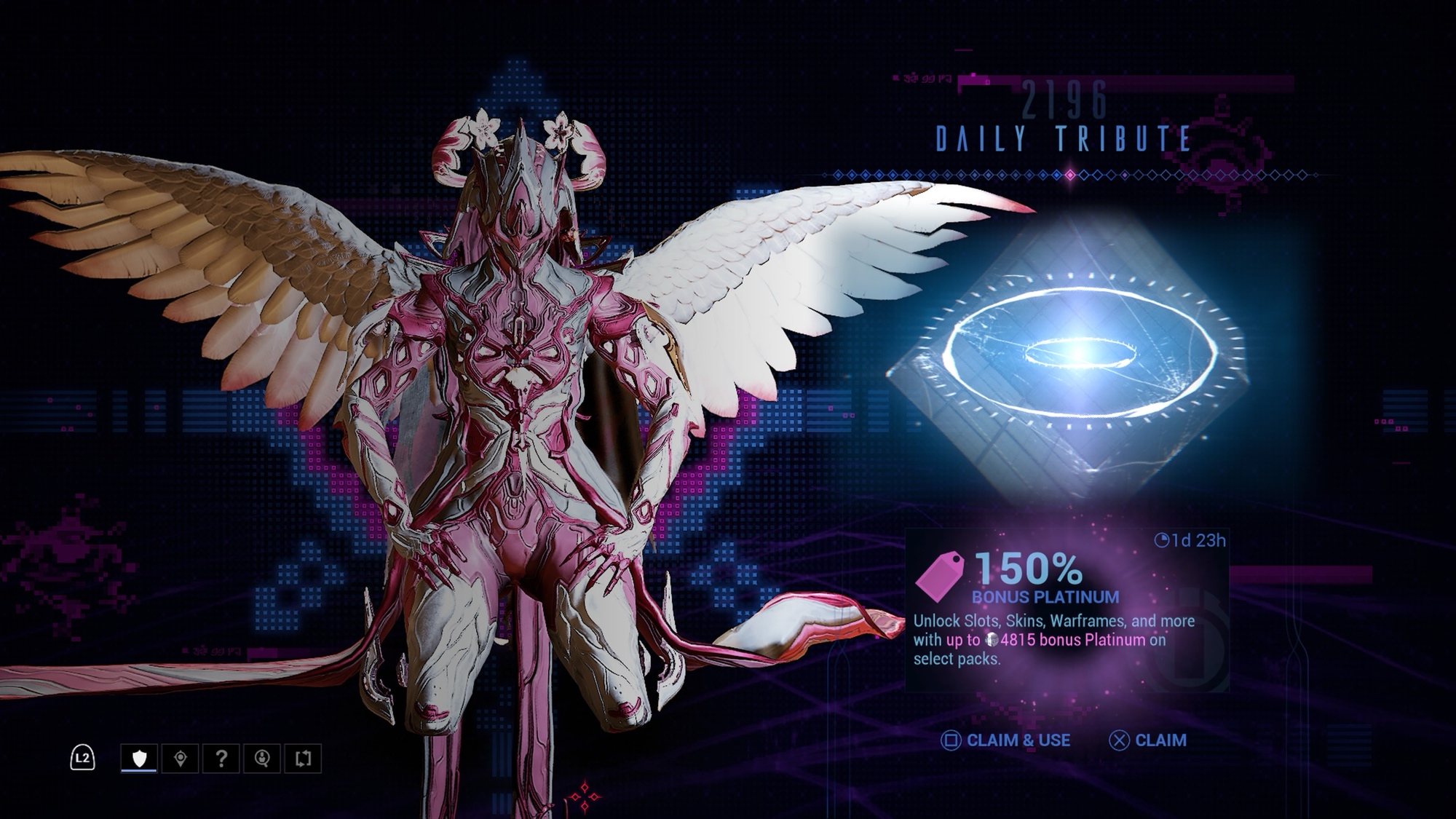Select the 150% Bonus Platinum reward card
The height and width of the screenshot is (819, 1456).
[x=1067, y=610]
